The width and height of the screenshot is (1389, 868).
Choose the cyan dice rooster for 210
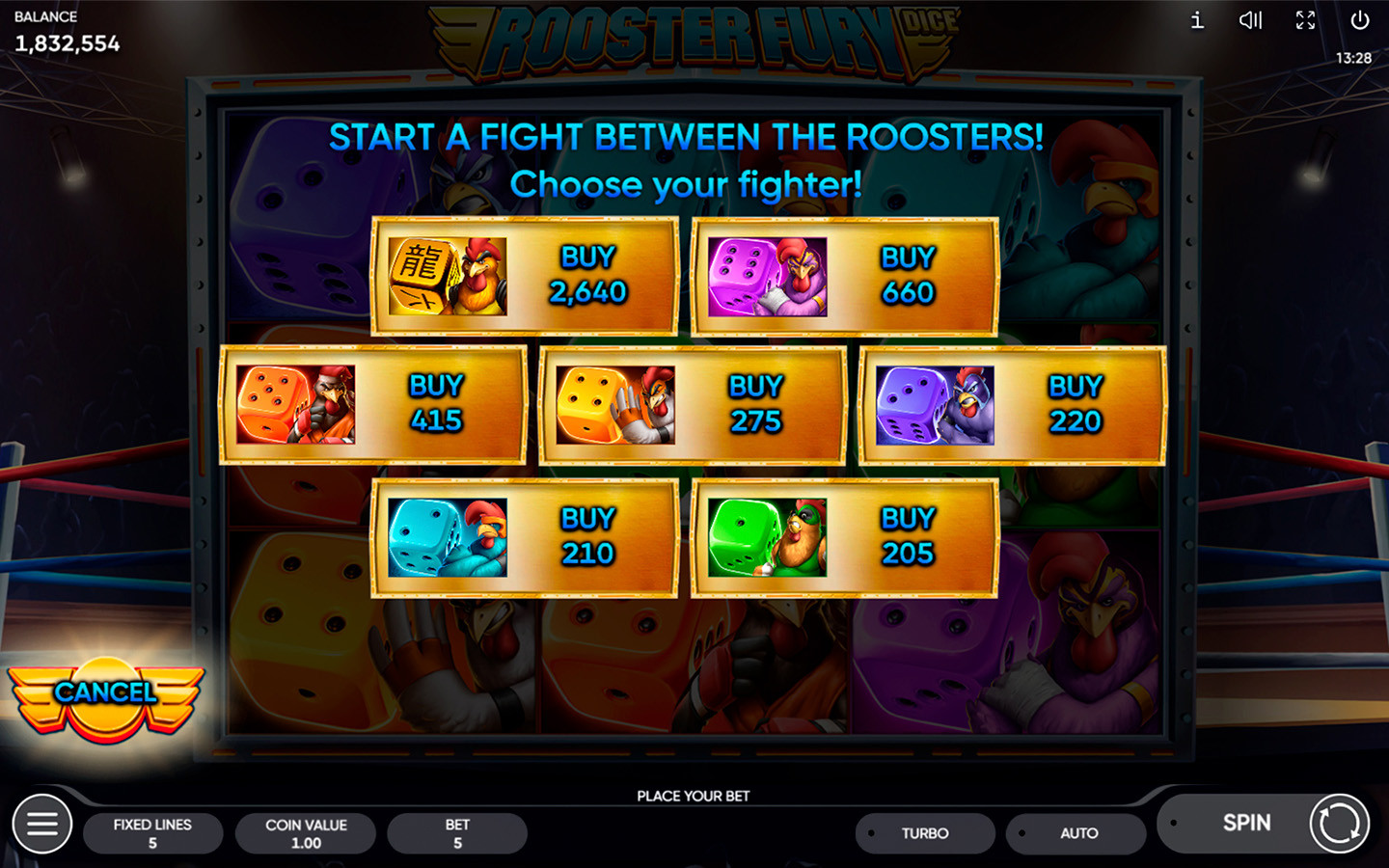pos(525,537)
